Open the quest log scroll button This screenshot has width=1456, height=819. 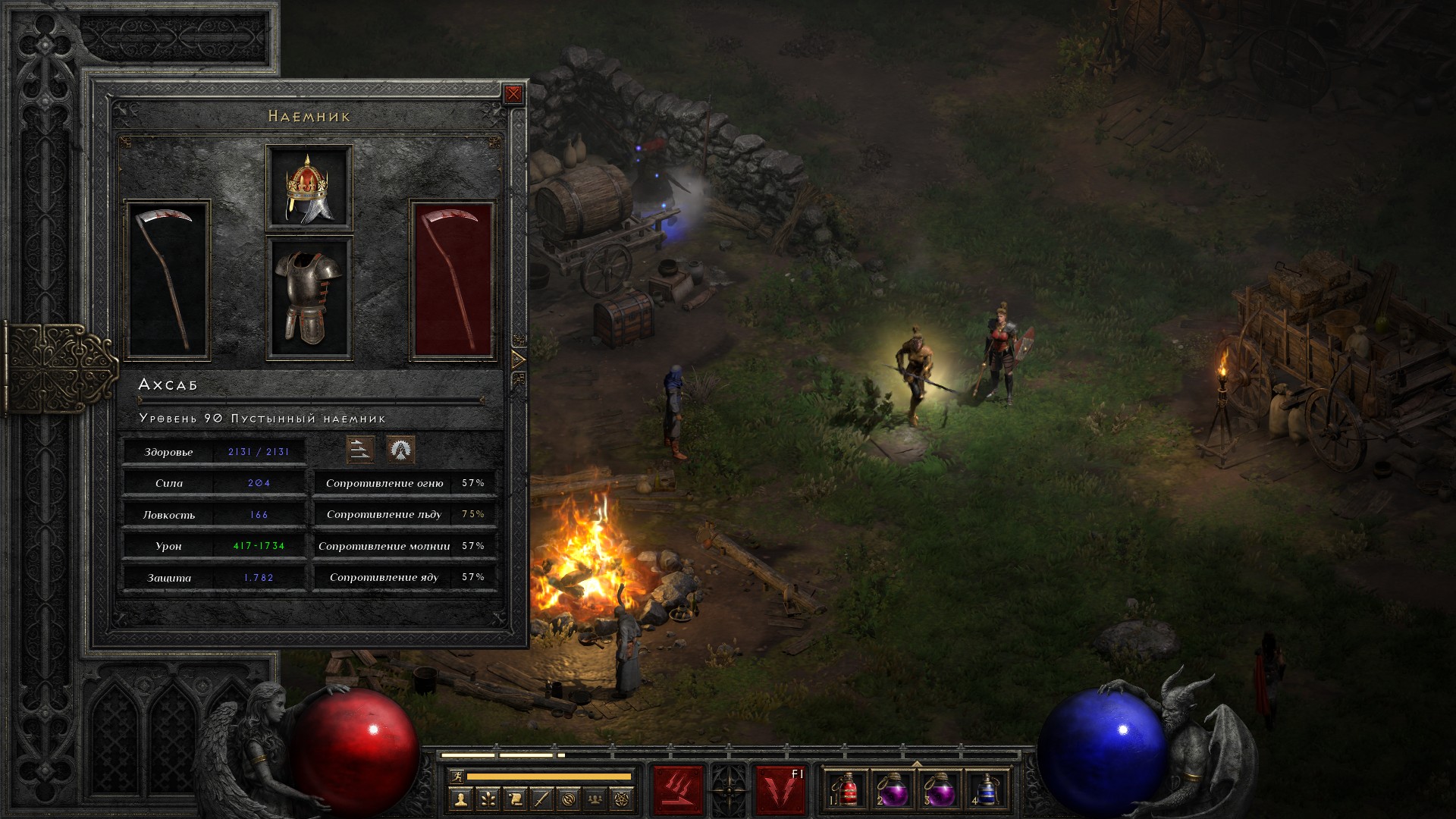(x=515, y=799)
